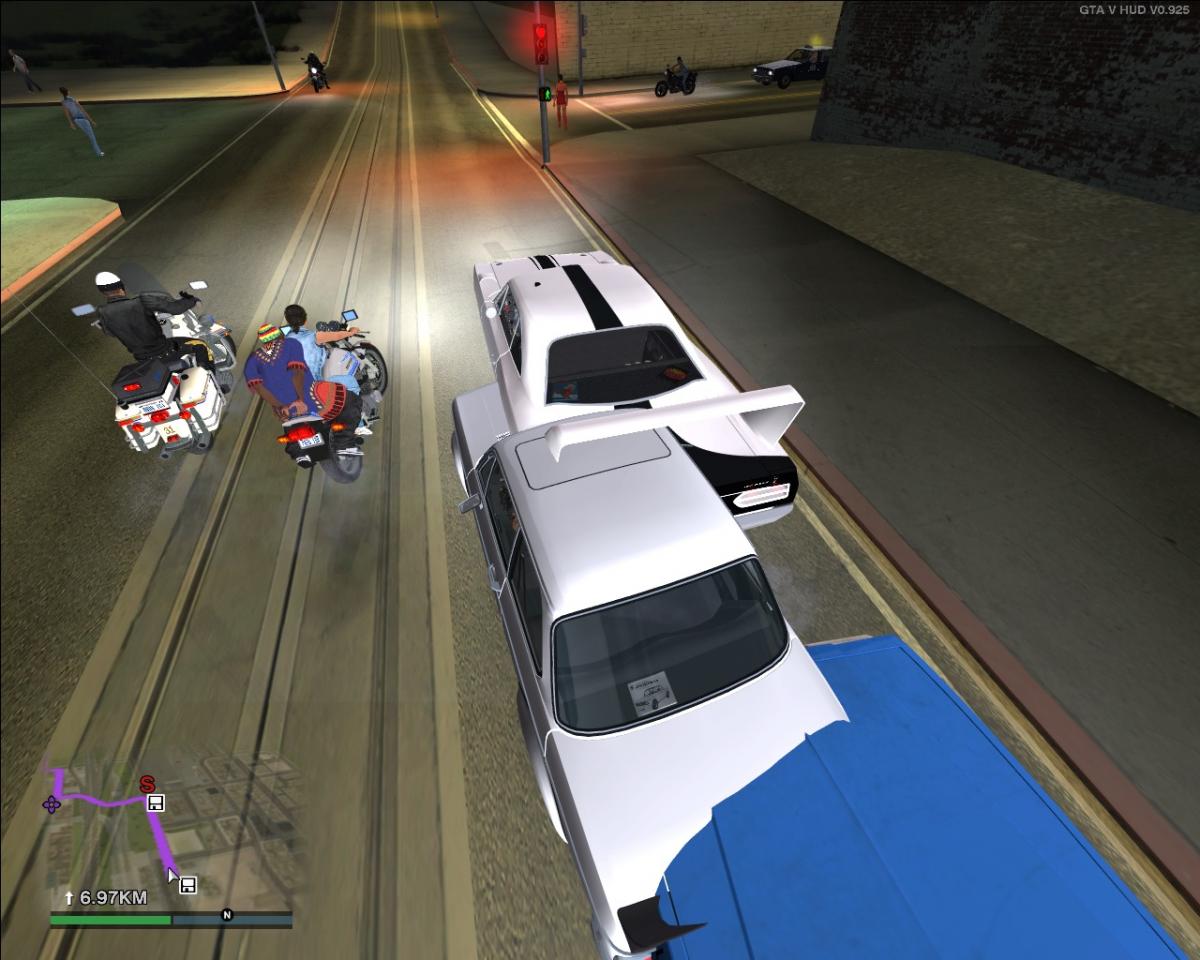Click the N north compass indicator

tap(227, 914)
